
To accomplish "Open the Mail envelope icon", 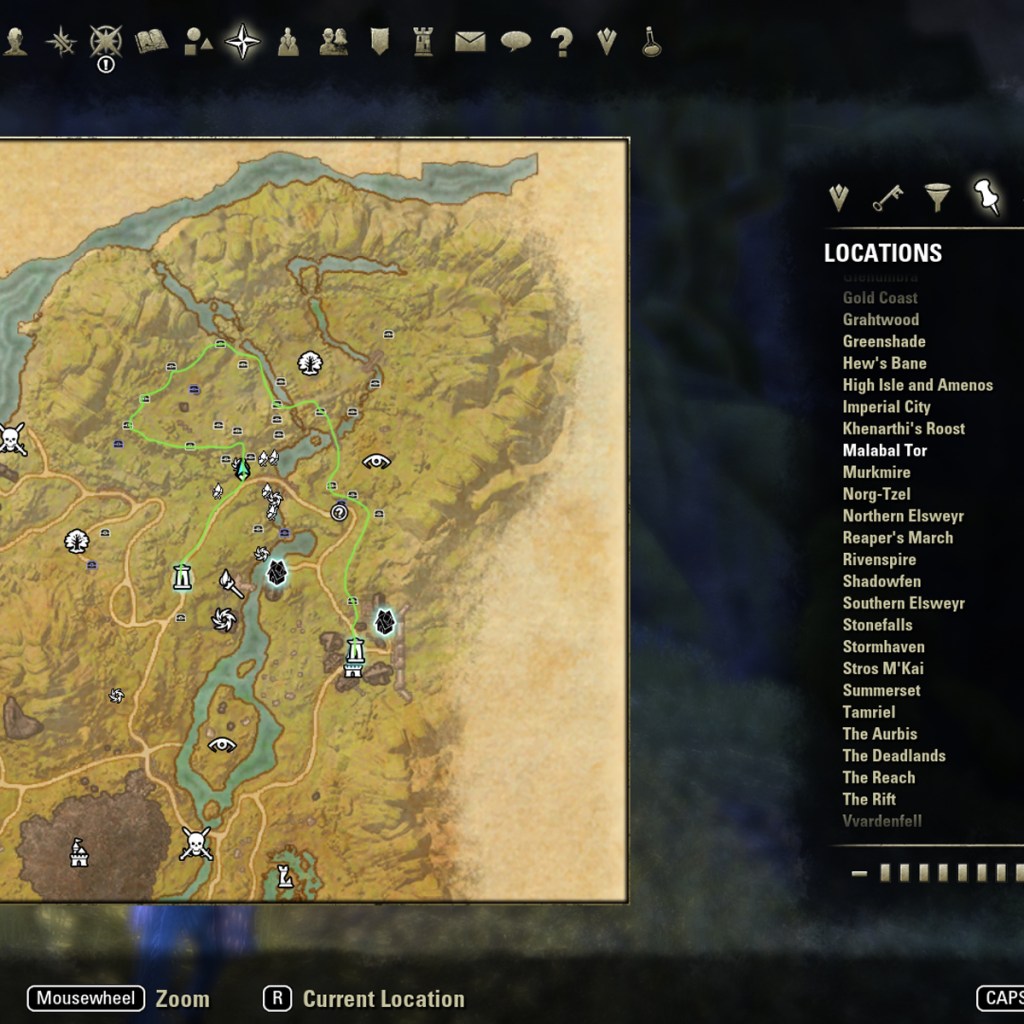I will [470, 41].
